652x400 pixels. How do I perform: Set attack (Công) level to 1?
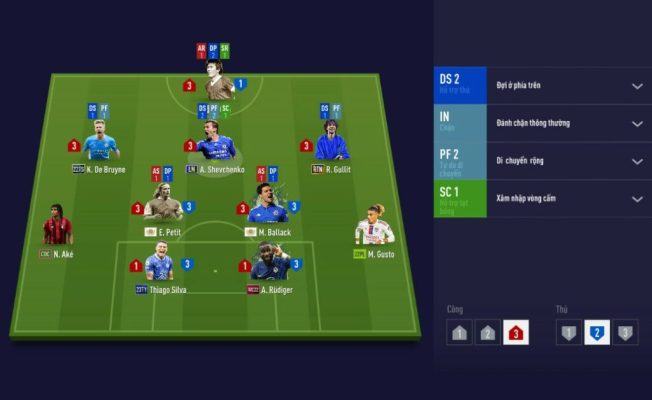pos(459,334)
